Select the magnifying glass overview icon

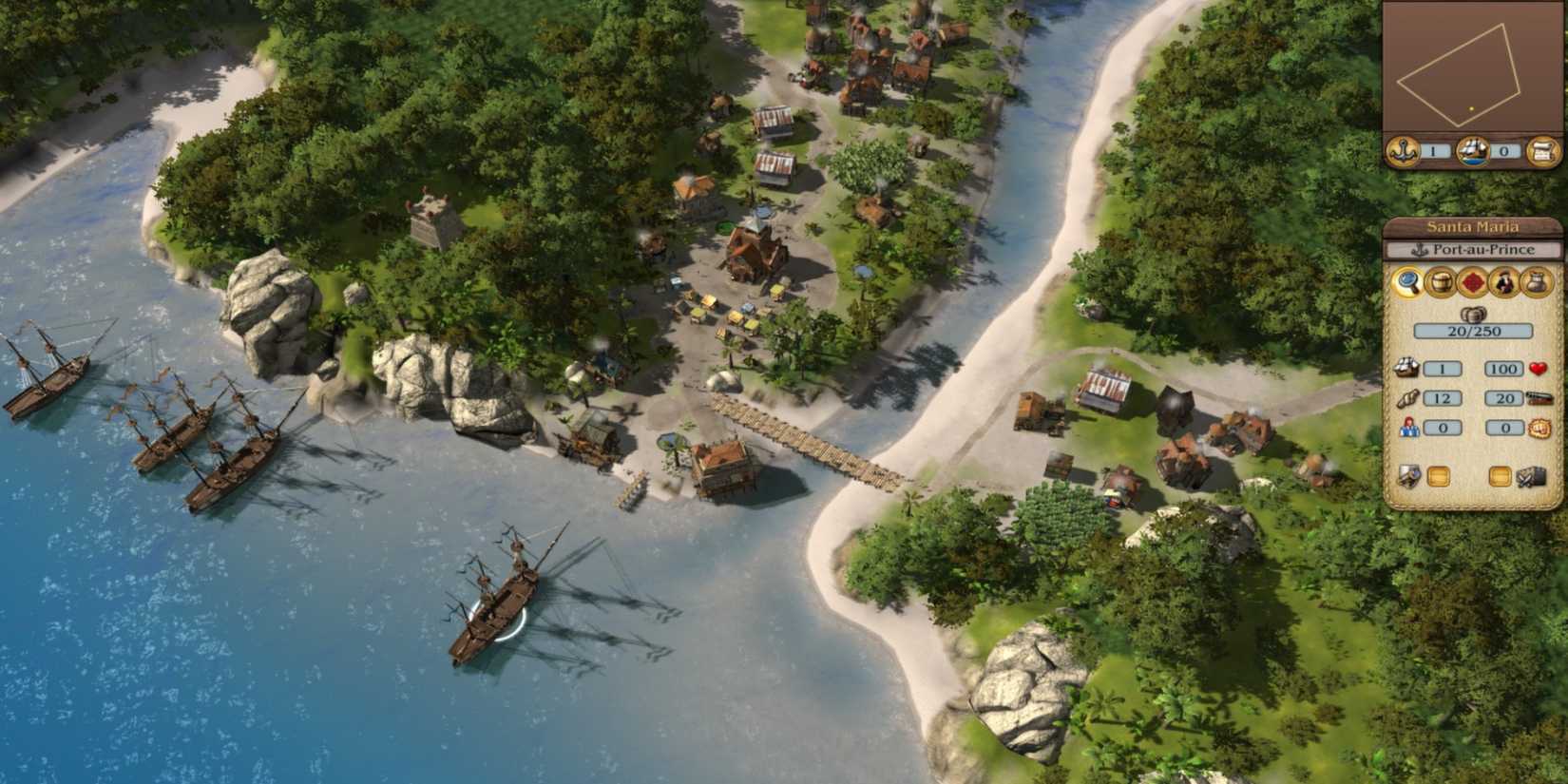point(1407,283)
